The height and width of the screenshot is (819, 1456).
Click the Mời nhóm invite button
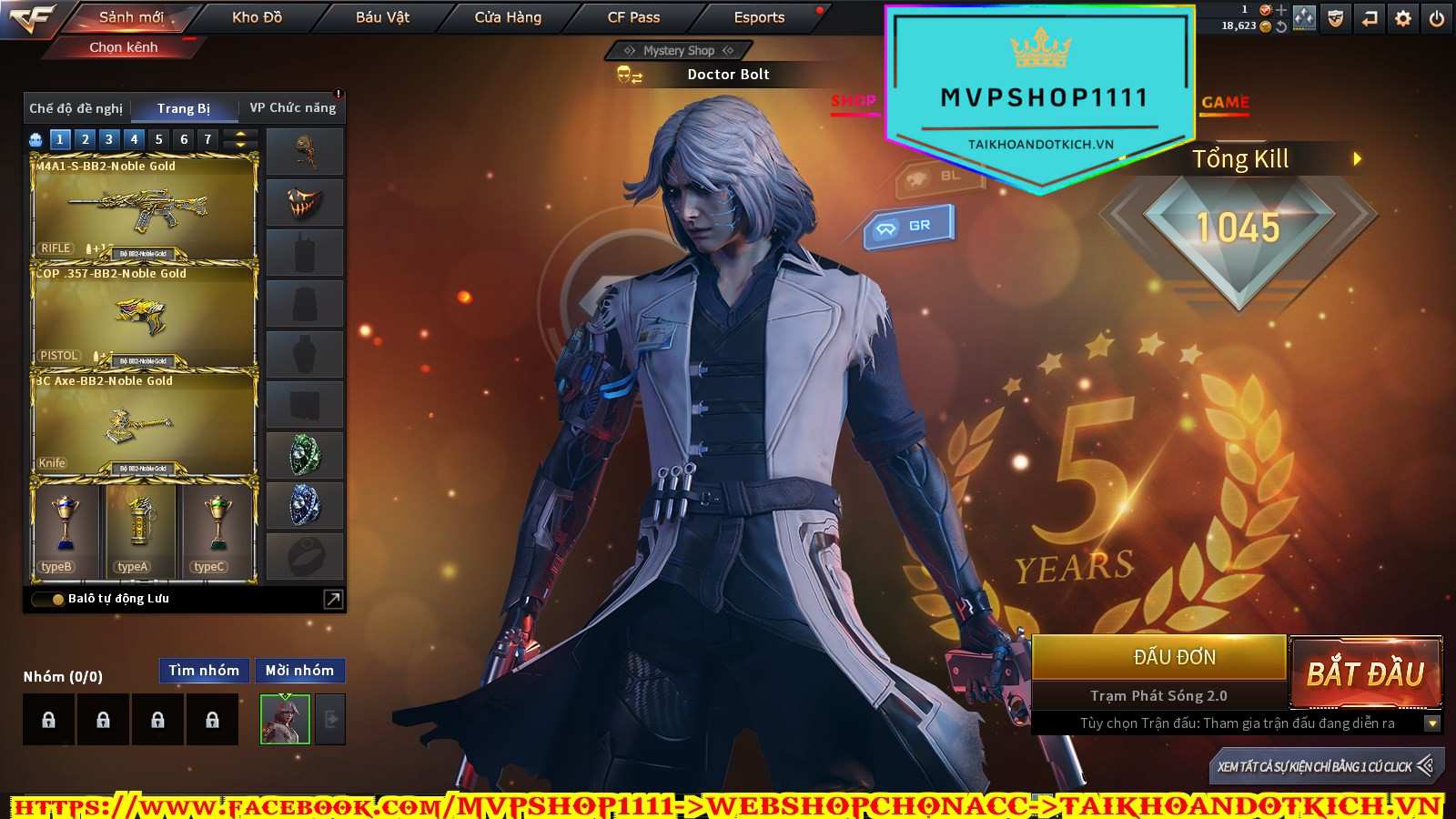click(x=299, y=671)
